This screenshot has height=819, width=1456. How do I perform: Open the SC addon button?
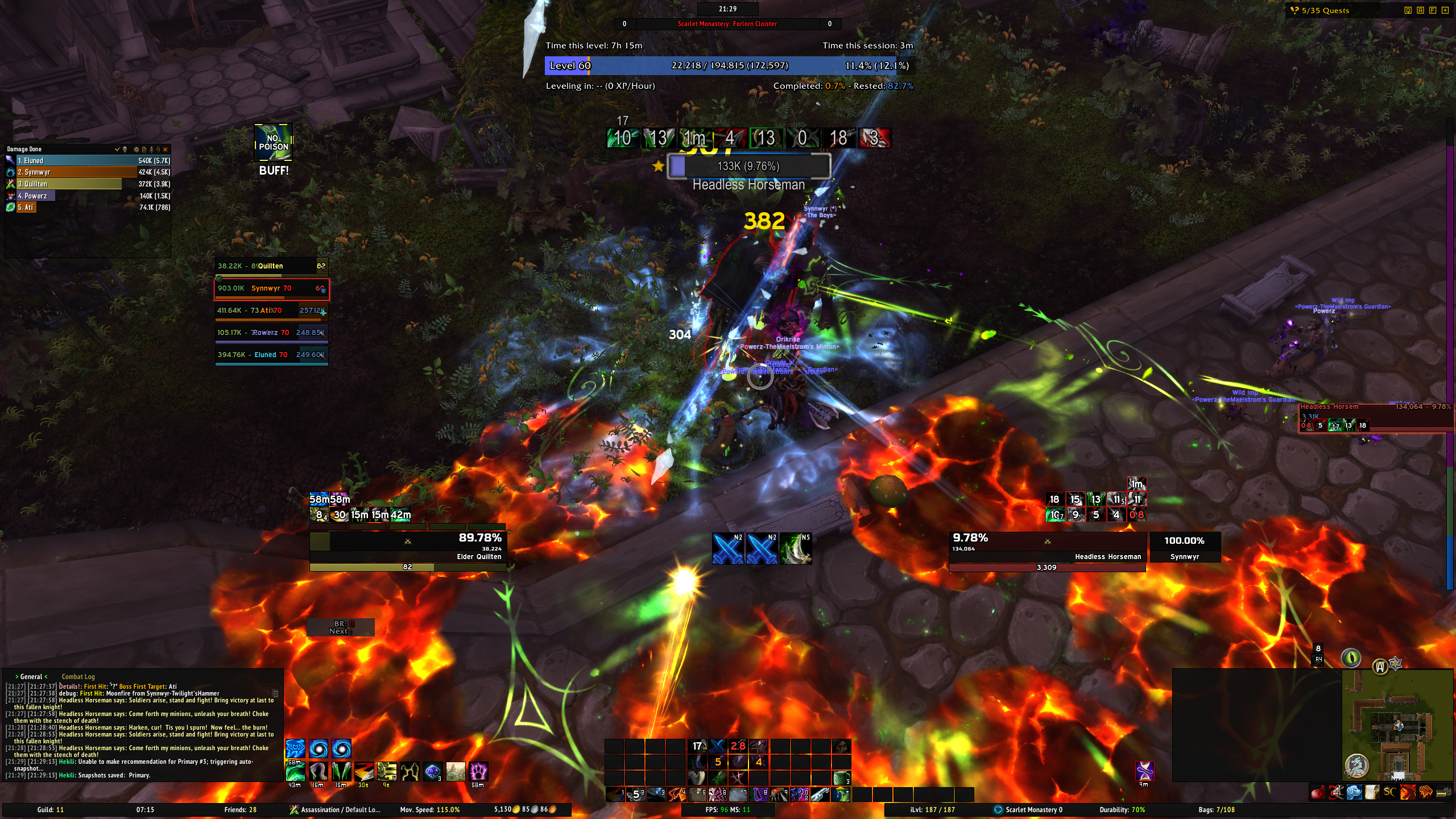coord(1389,792)
